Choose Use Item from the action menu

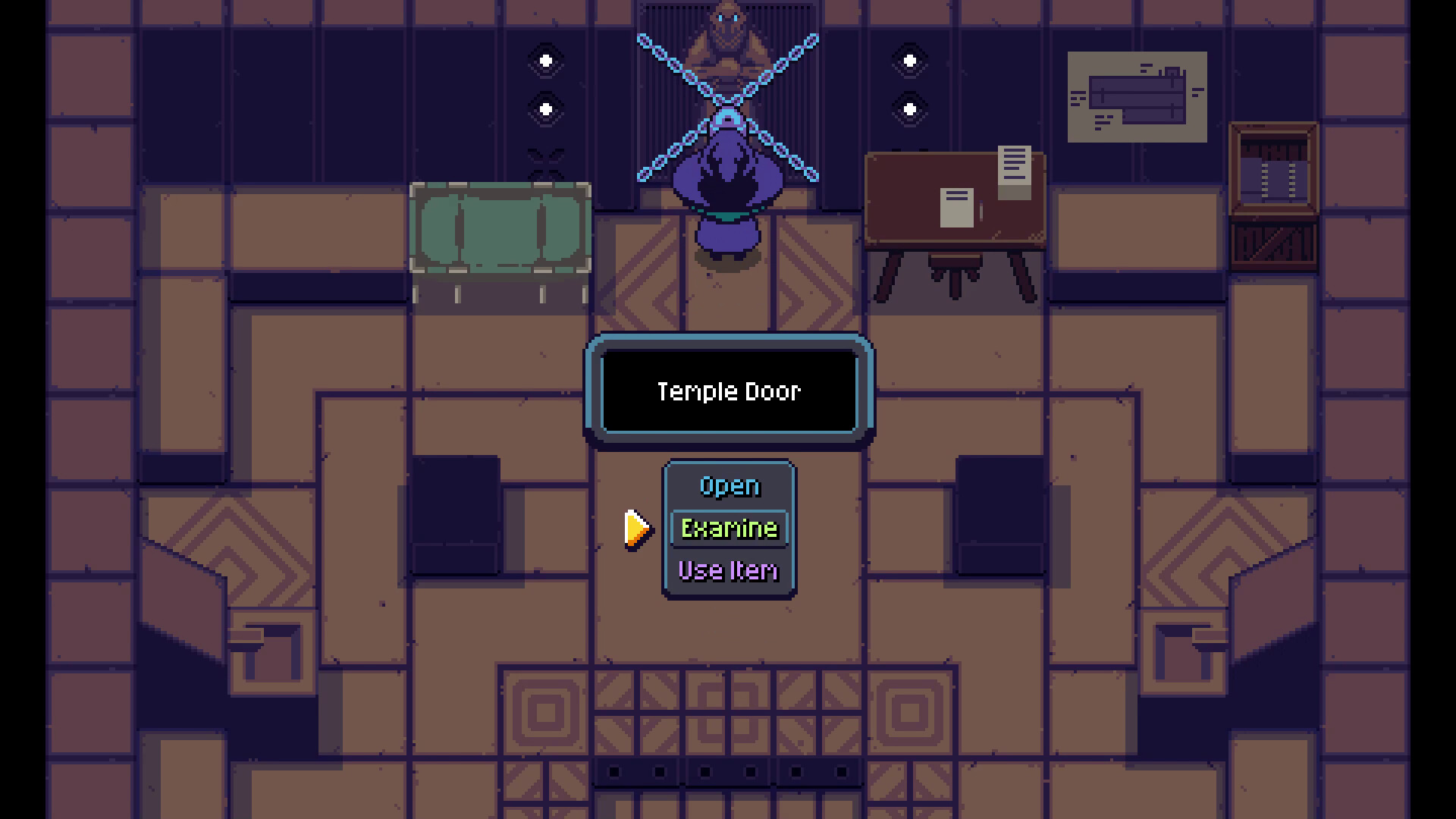[727, 570]
